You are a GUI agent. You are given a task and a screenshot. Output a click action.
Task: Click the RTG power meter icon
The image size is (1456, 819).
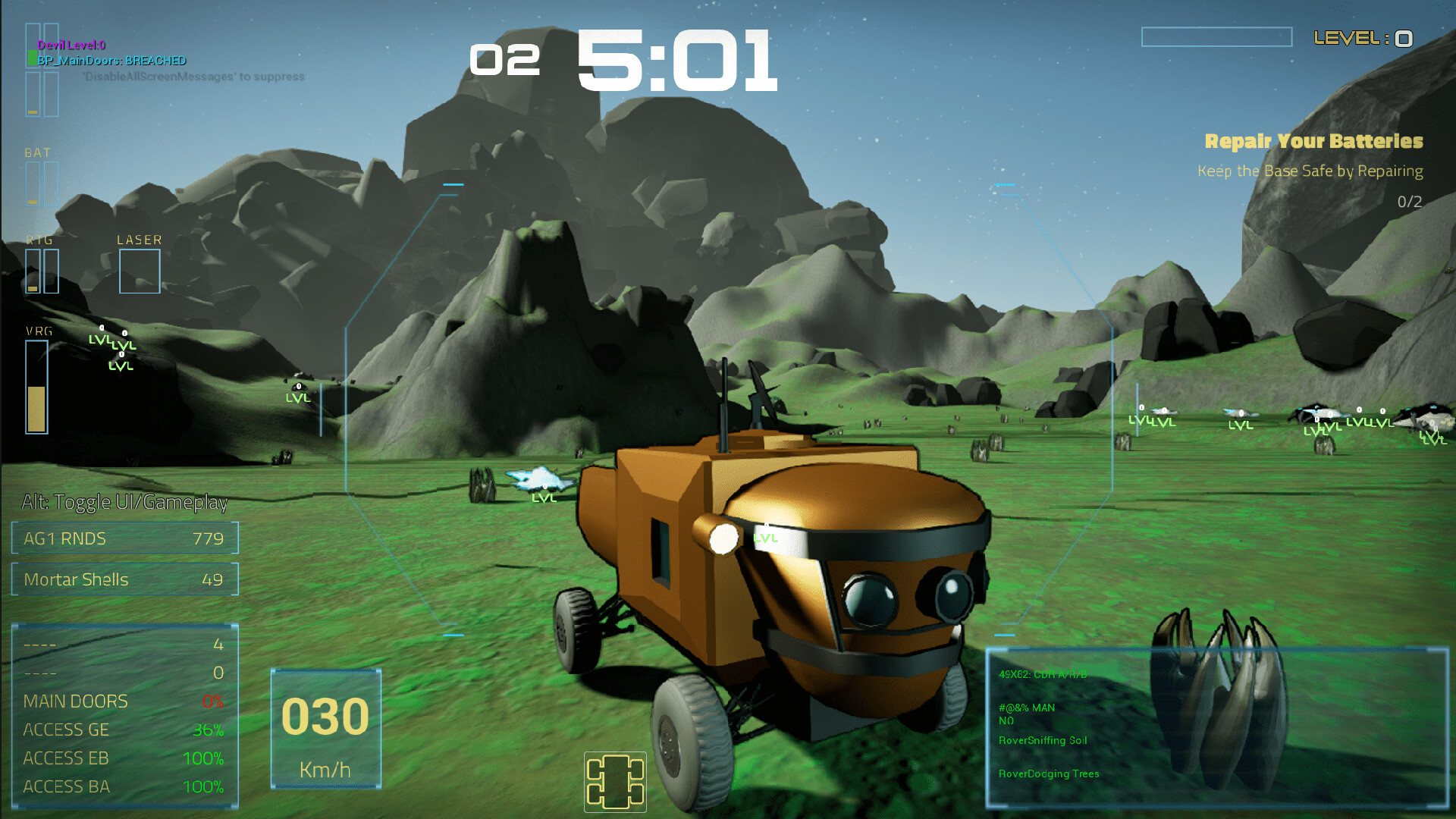click(x=43, y=269)
